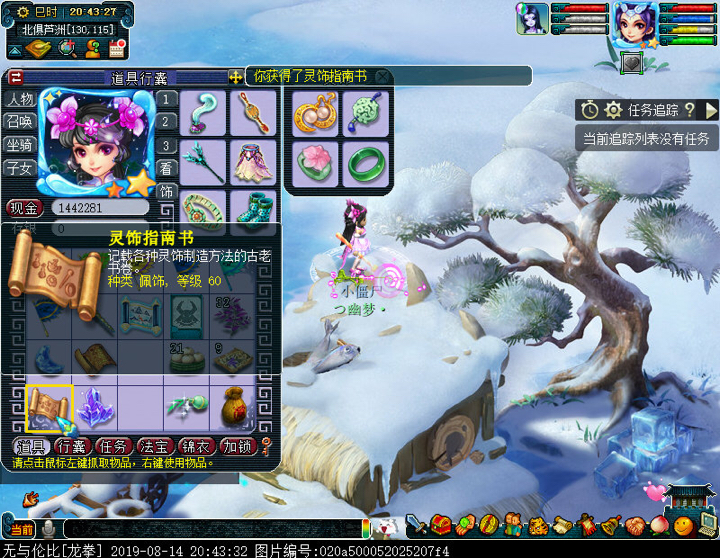Open the 法宝 tab
720x558 pixels.
pyautogui.click(x=158, y=446)
